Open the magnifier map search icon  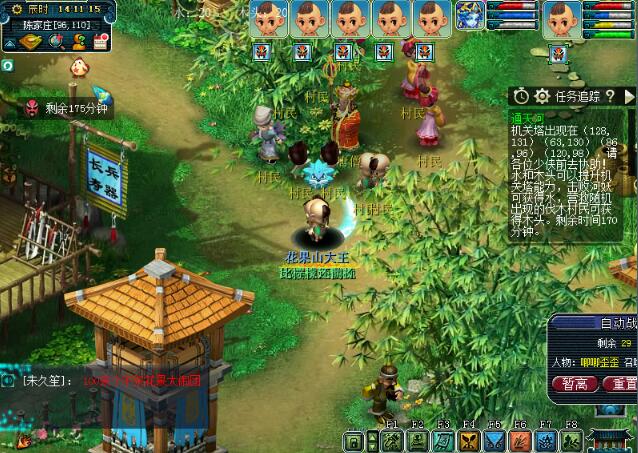coord(57,40)
